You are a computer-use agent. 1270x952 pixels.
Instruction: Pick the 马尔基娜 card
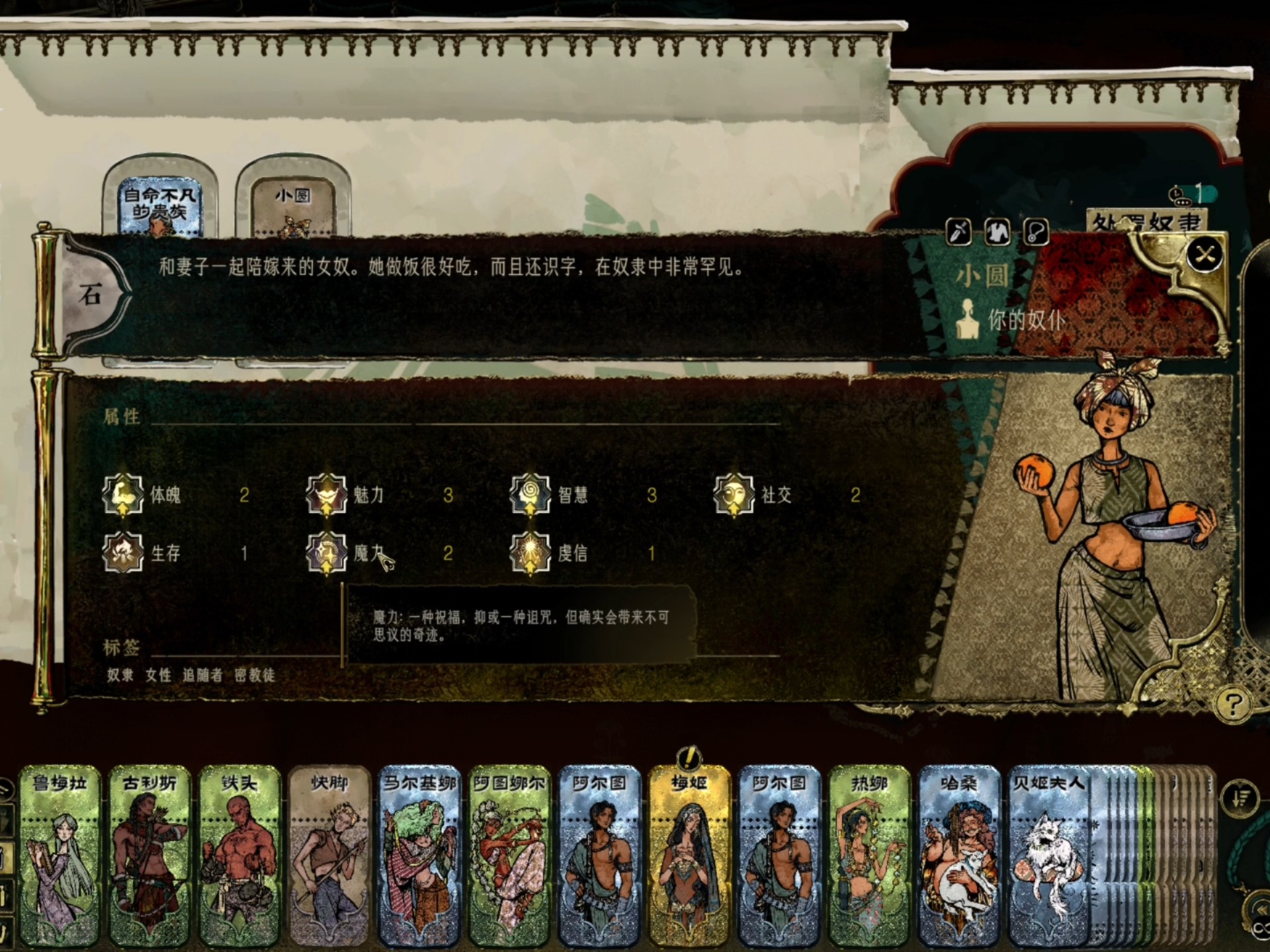(419, 856)
